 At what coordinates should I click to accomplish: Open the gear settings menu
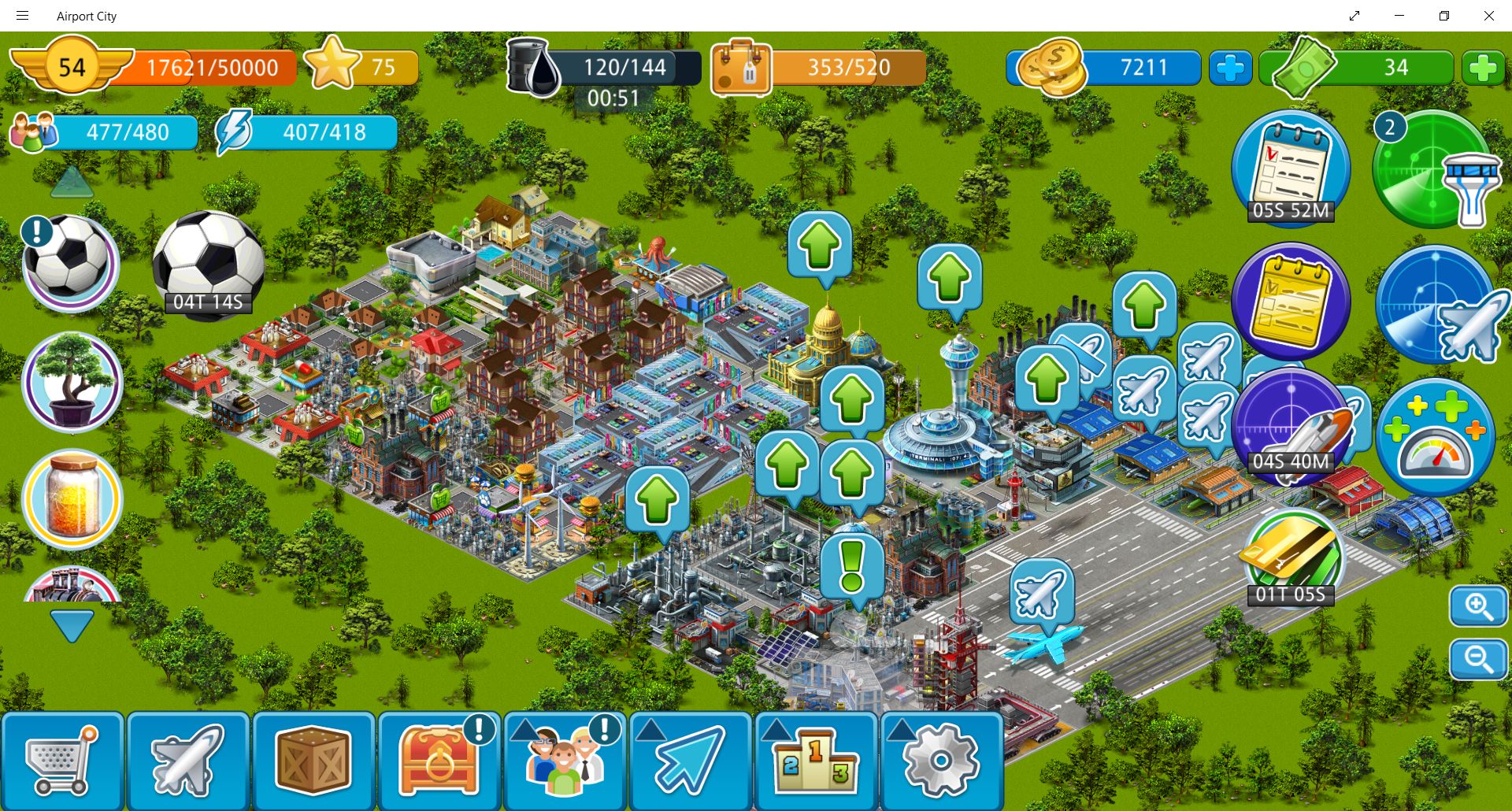click(x=941, y=761)
